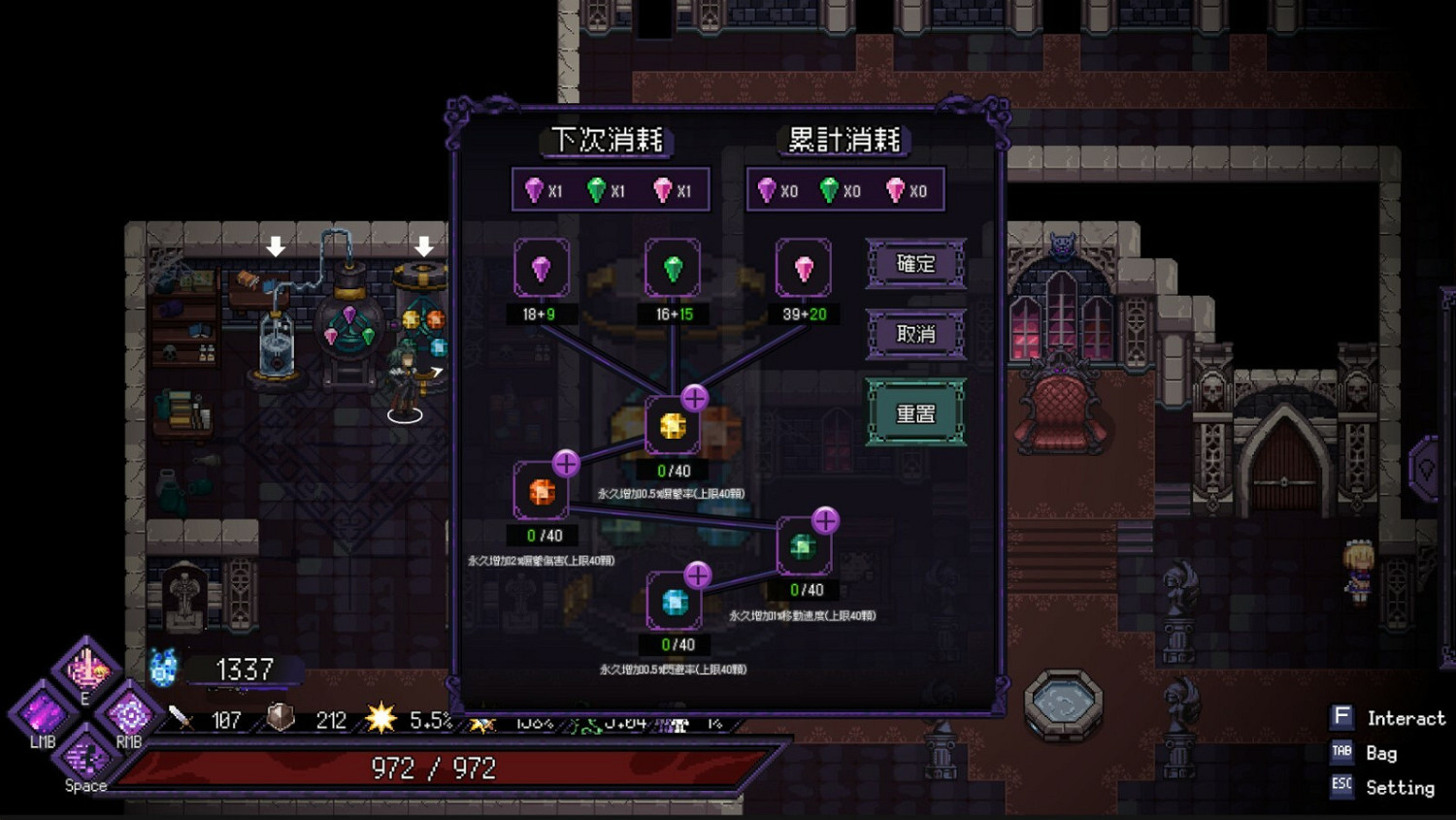The image size is (1456, 820).
Task: Confirm the upgrade with the 確定 button
Action: (915, 264)
